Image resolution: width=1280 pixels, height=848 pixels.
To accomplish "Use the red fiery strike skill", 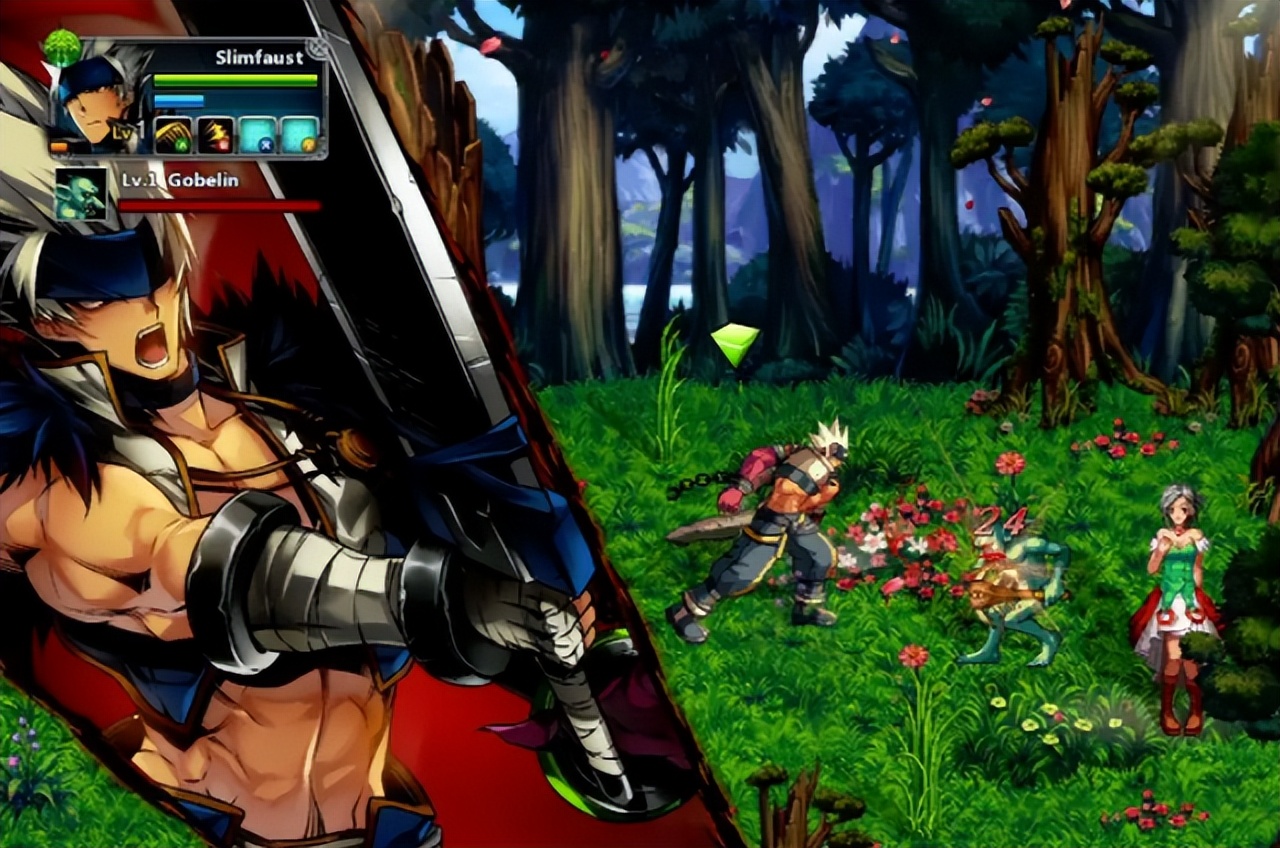I will click(x=215, y=135).
